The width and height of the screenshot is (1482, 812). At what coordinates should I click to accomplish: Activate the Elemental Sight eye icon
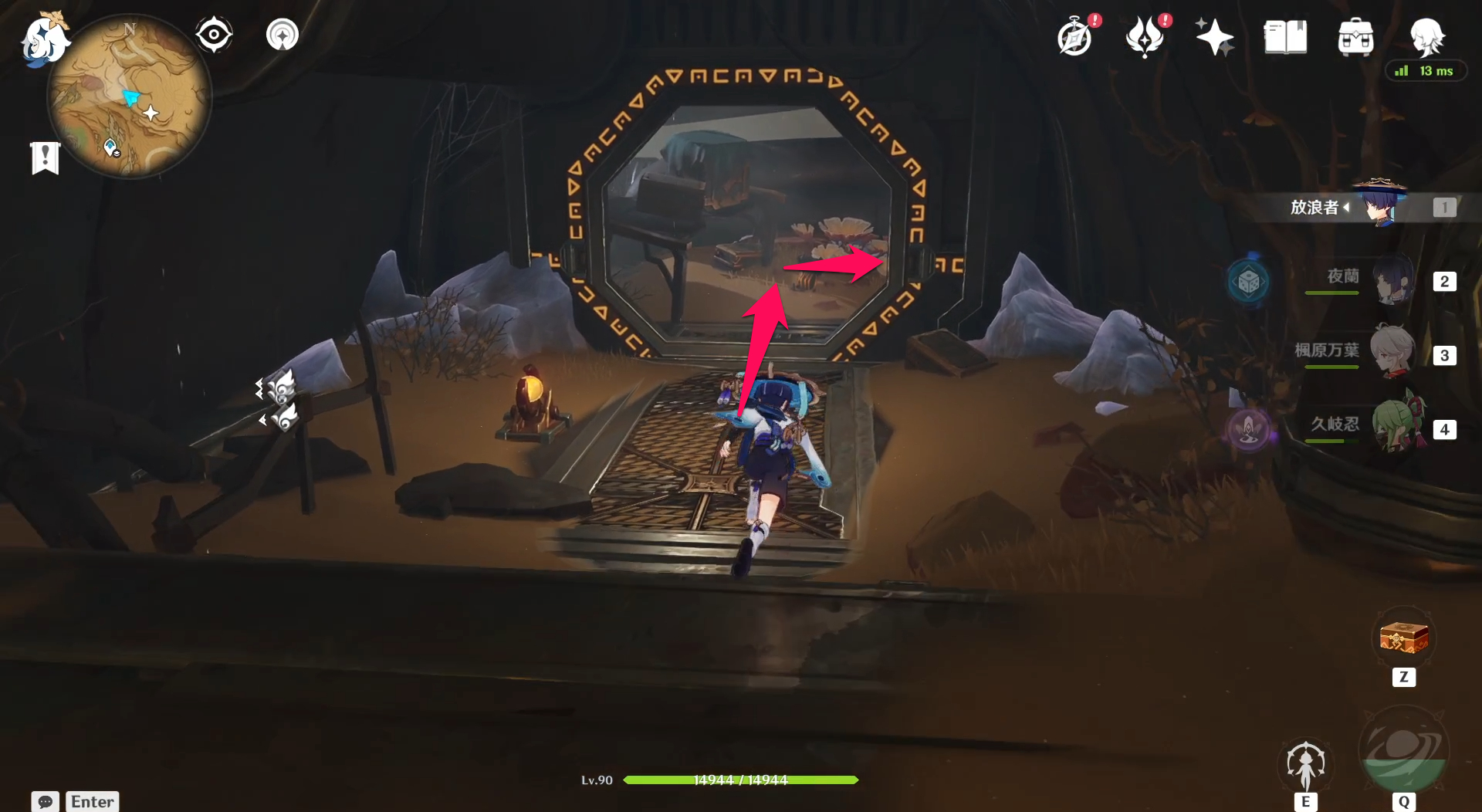point(214,33)
